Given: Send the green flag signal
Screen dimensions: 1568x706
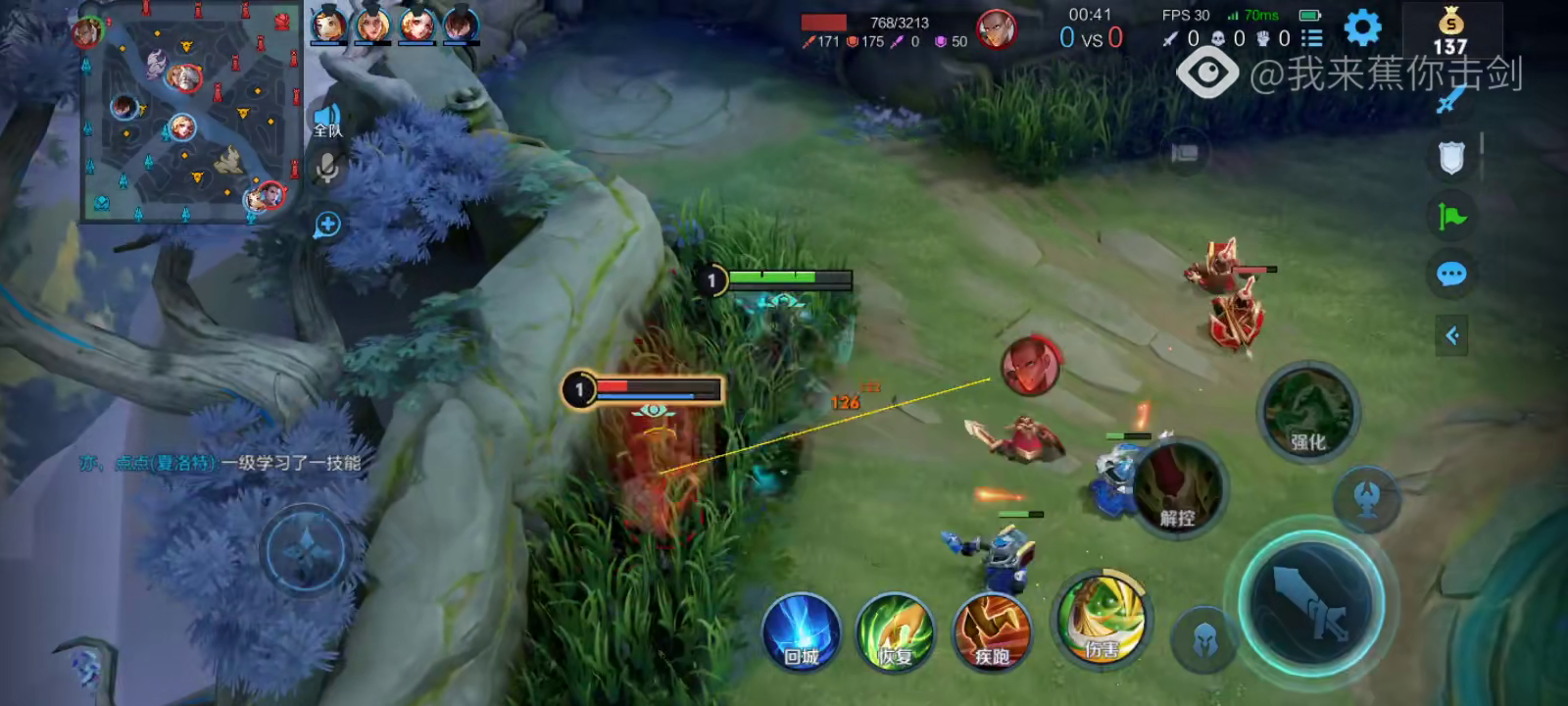Looking at the screenshot, I should pos(1451,216).
